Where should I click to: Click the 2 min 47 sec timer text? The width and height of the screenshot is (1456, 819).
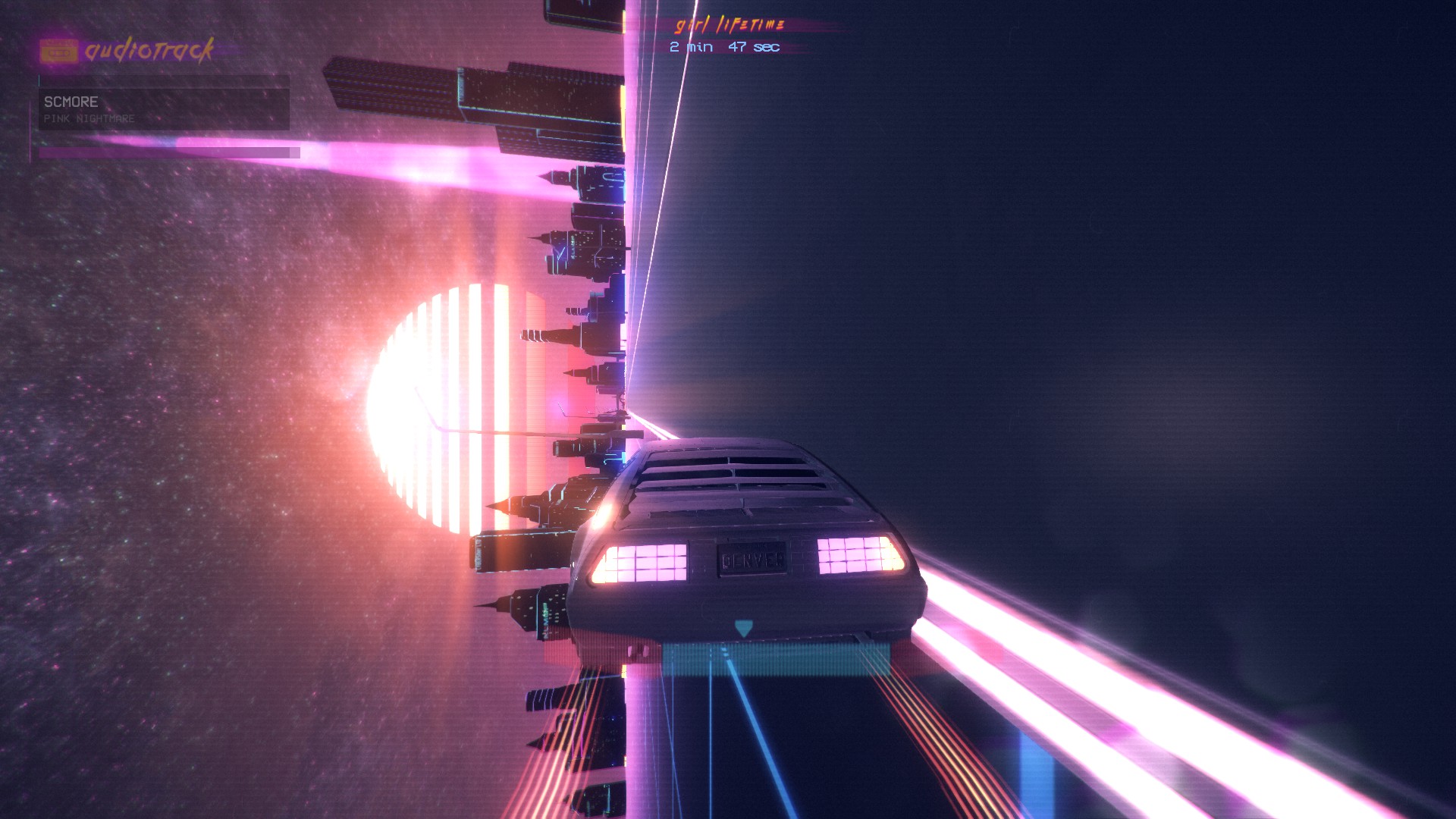(724, 47)
